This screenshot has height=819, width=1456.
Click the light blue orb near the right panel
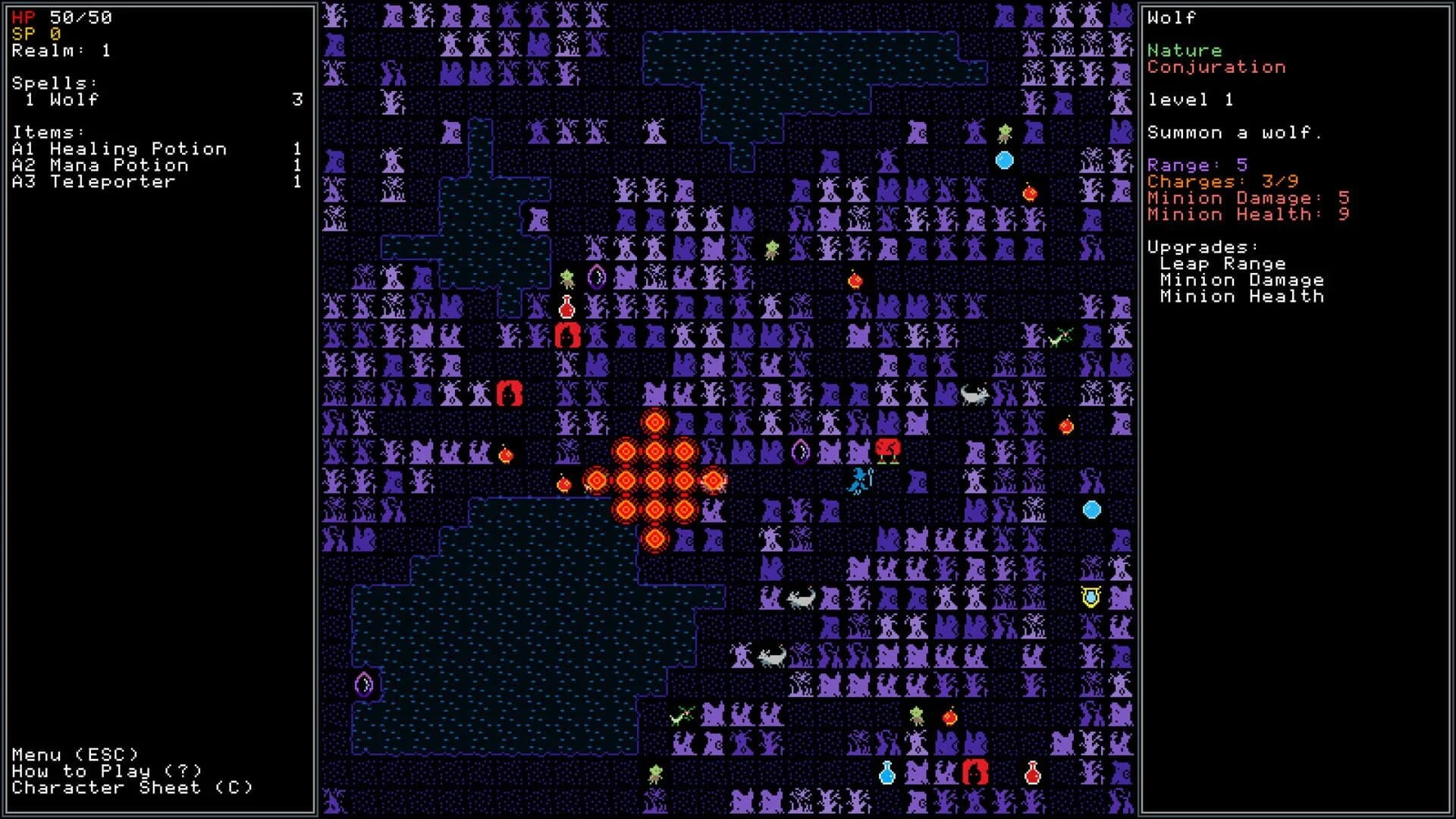(1092, 510)
